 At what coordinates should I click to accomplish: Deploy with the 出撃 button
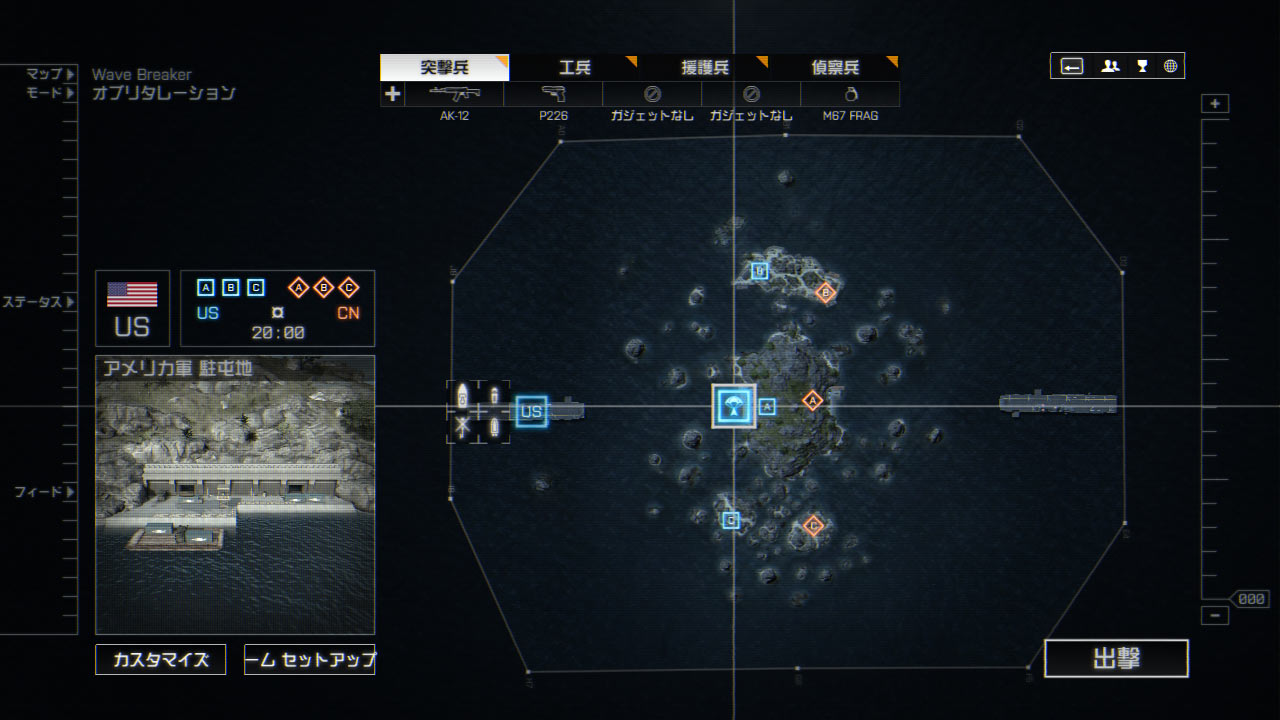[x=1116, y=658]
